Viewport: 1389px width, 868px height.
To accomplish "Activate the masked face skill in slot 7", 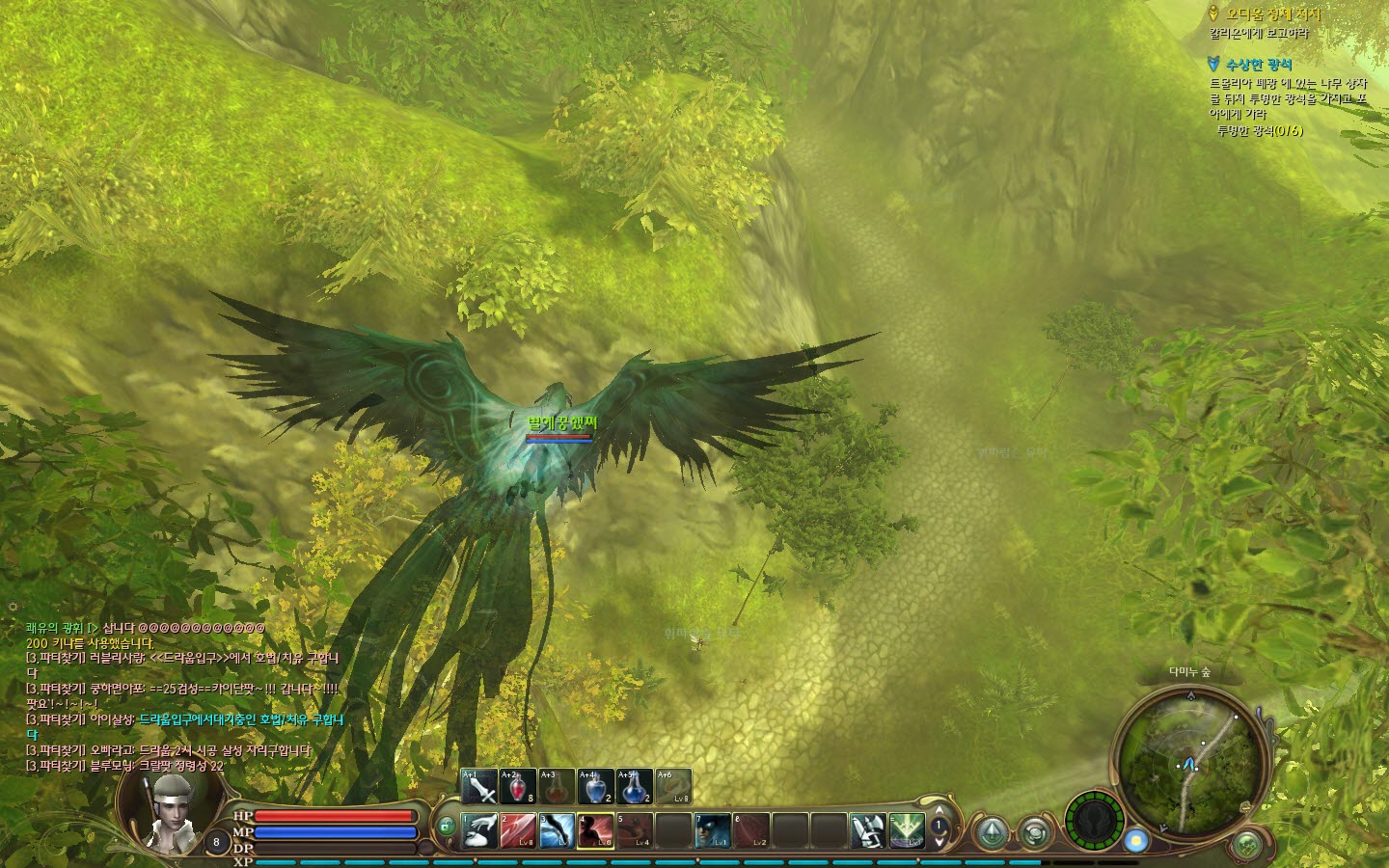I will [712, 830].
